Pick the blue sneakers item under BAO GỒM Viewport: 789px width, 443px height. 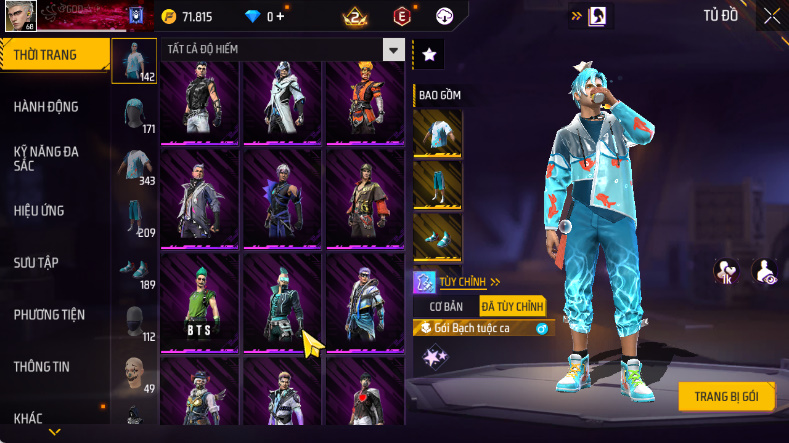(x=437, y=237)
